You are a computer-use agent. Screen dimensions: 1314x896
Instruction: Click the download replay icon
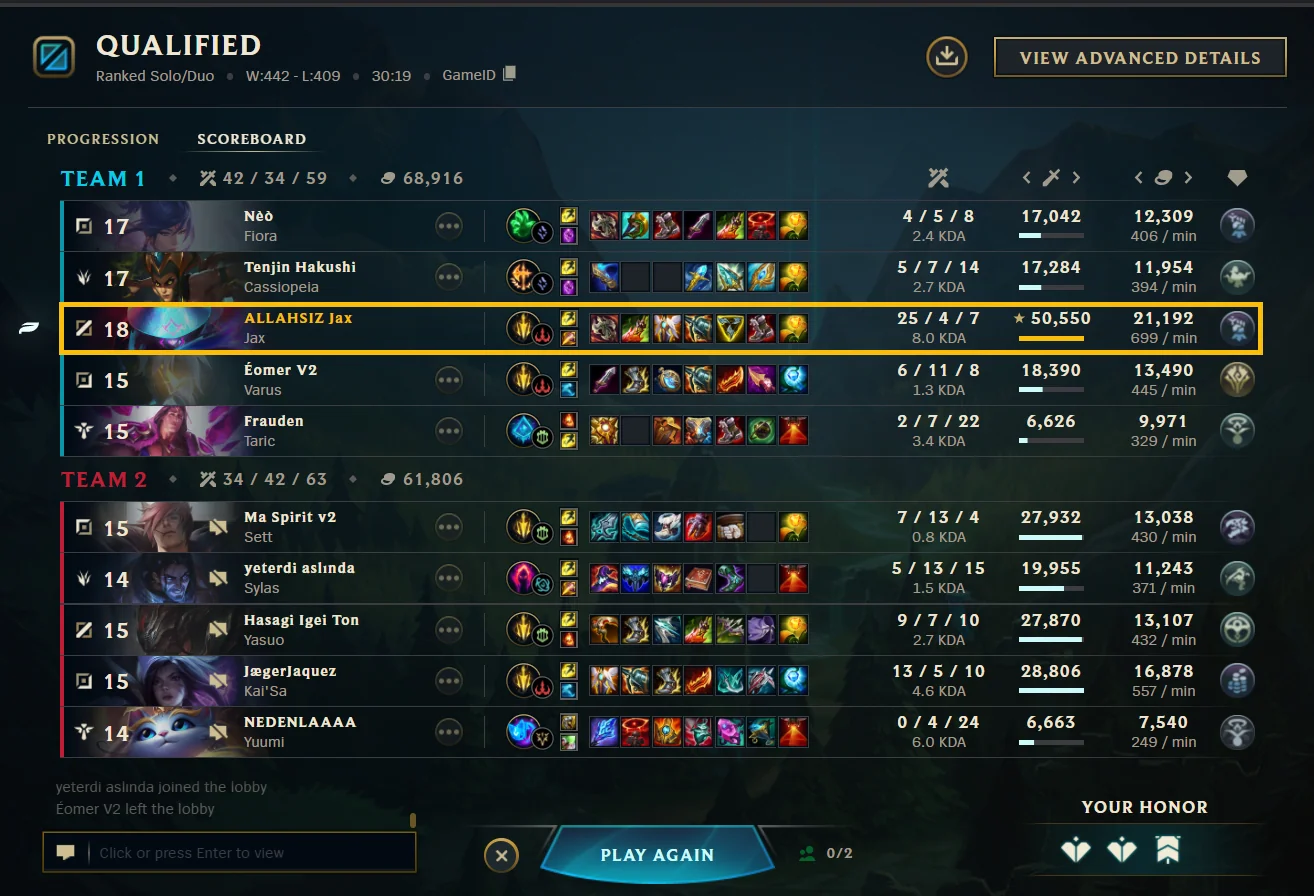pyautogui.click(x=945, y=57)
